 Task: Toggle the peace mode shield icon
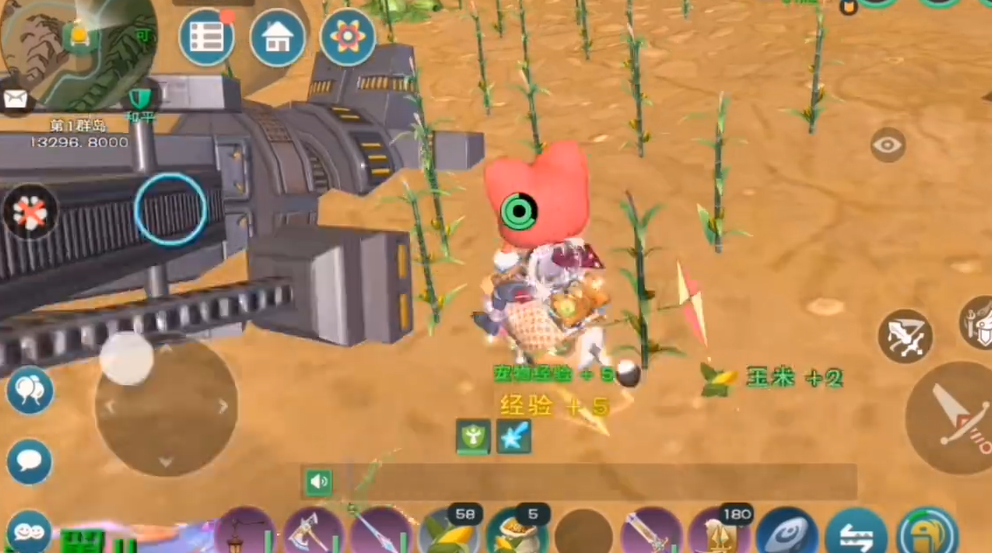coord(139,99)
